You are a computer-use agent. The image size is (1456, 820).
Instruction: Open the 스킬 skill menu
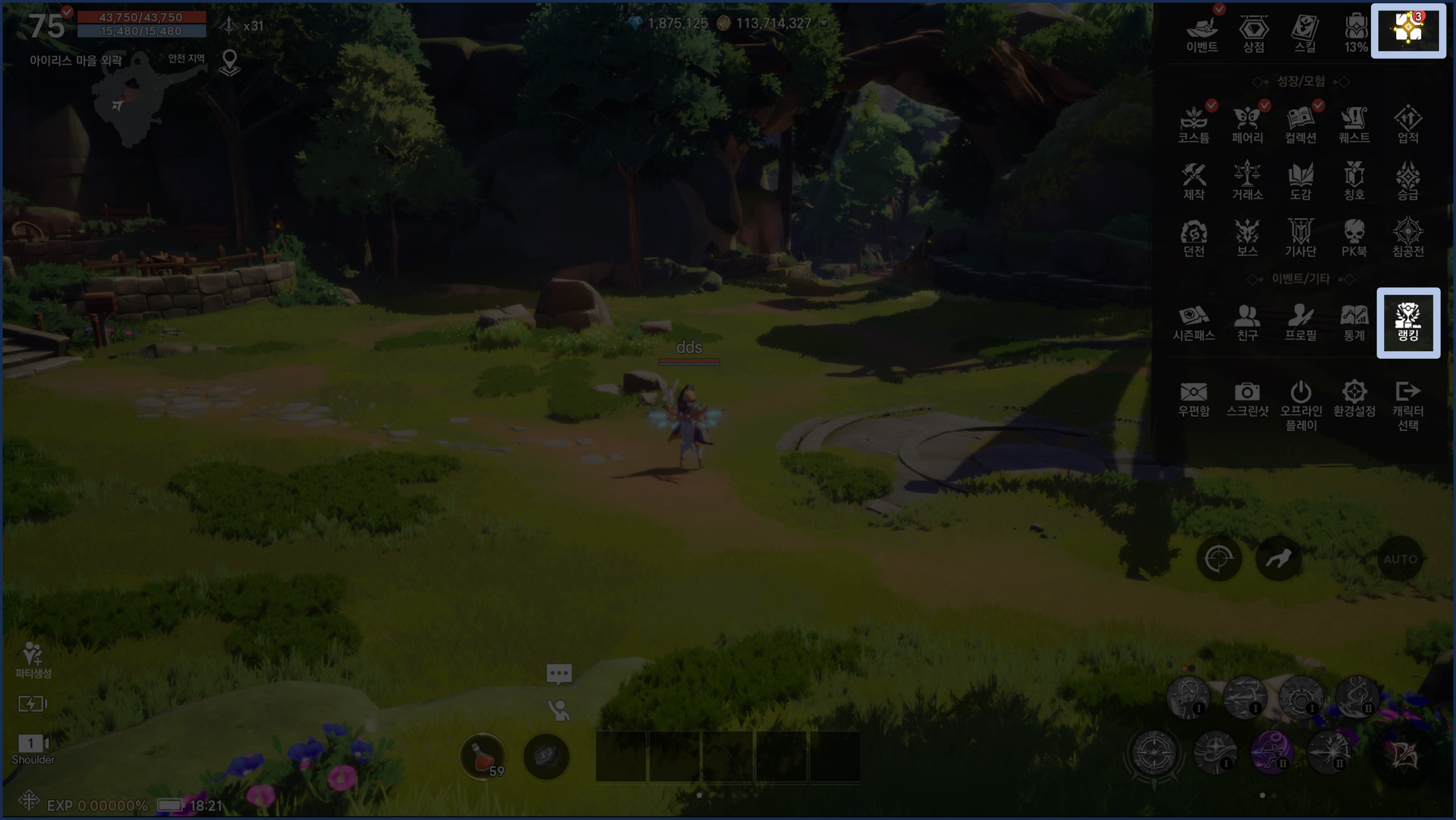(1304, 33)
